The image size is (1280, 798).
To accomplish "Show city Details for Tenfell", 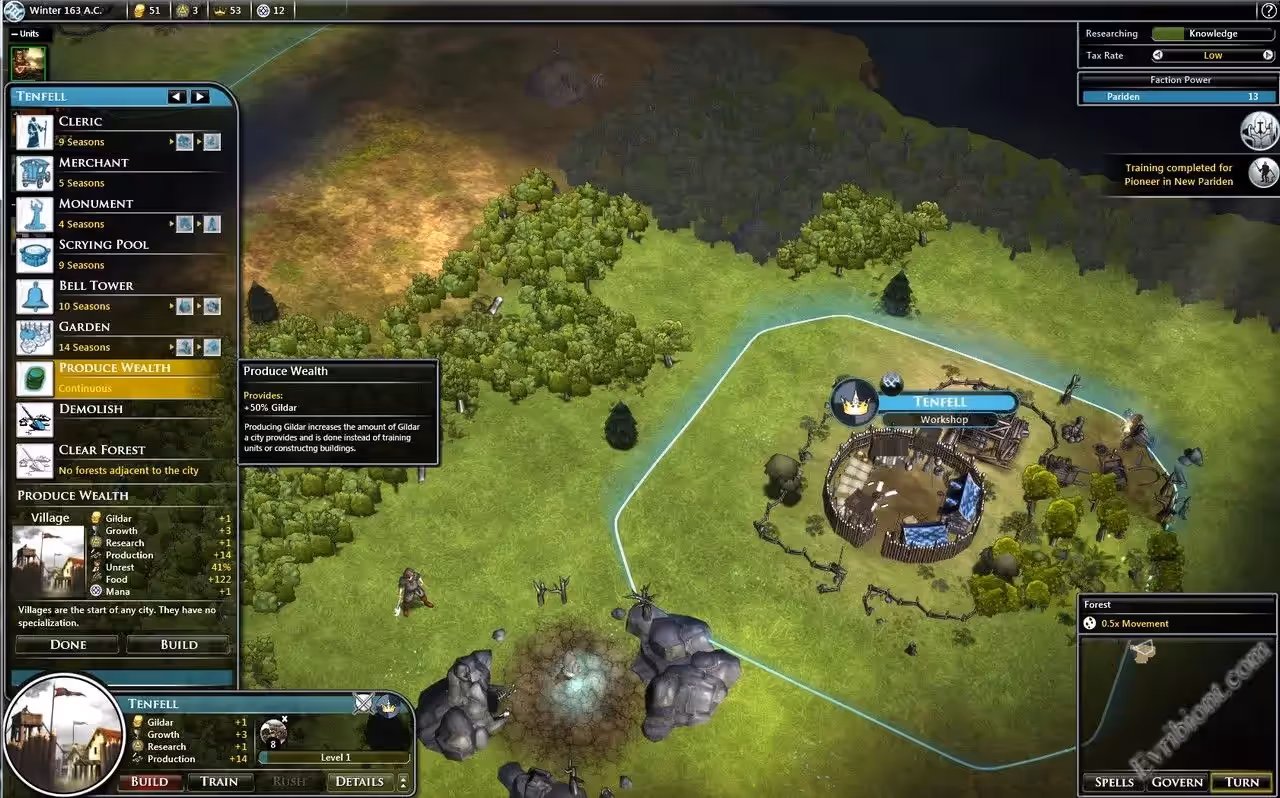I will (359, 781).
